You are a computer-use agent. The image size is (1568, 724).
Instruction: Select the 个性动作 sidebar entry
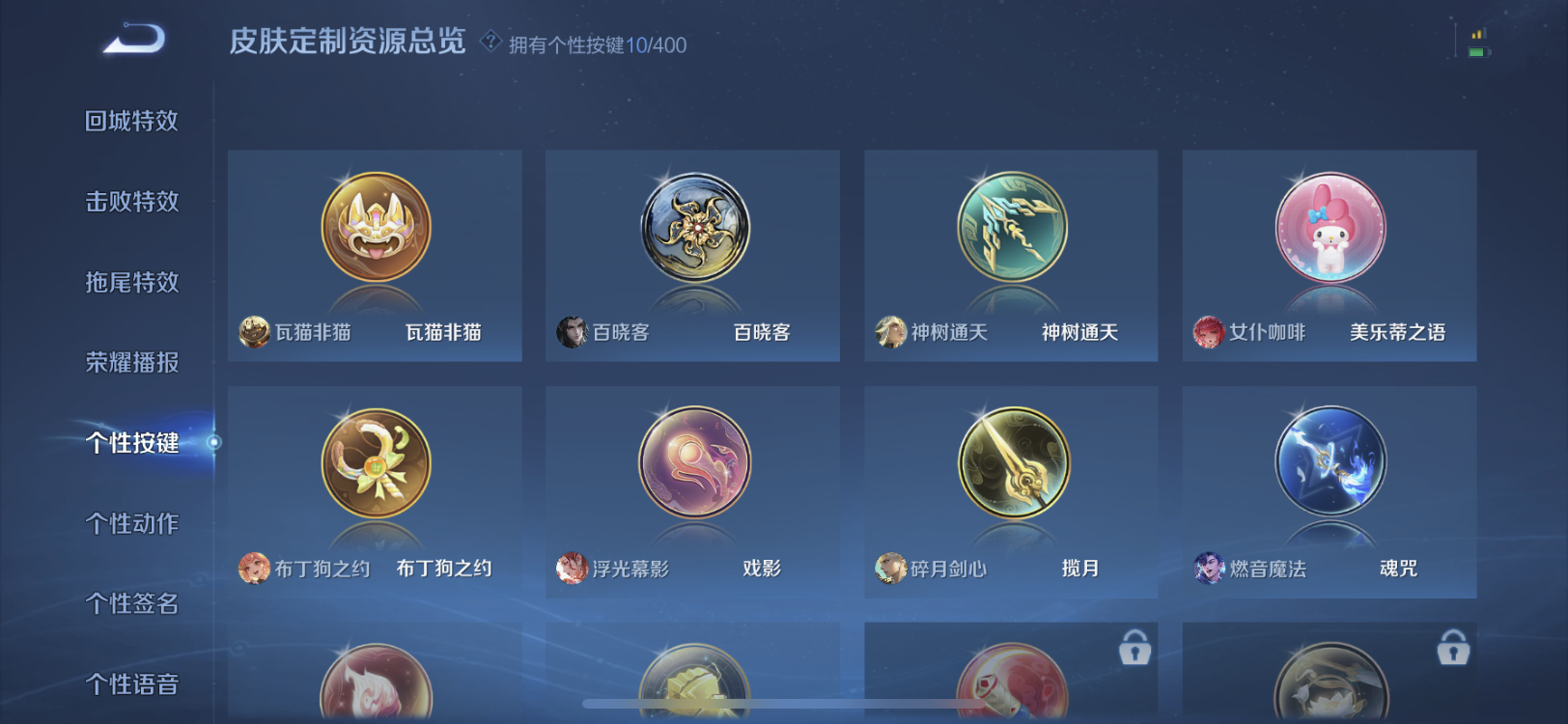133,524
